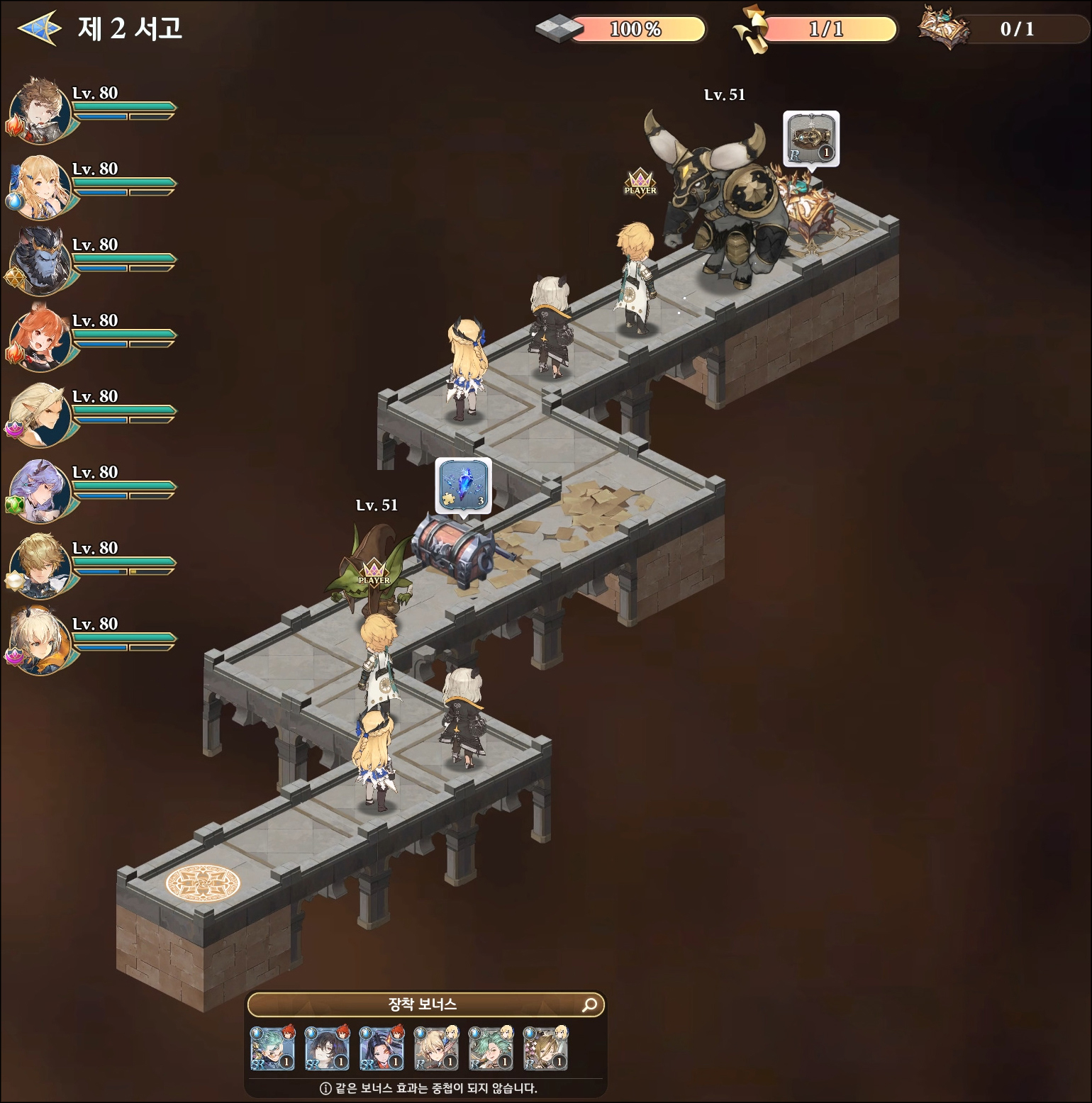
Task: Select the blond armored knight portrait
Action: pyautogui.click(x=41, y=566)
